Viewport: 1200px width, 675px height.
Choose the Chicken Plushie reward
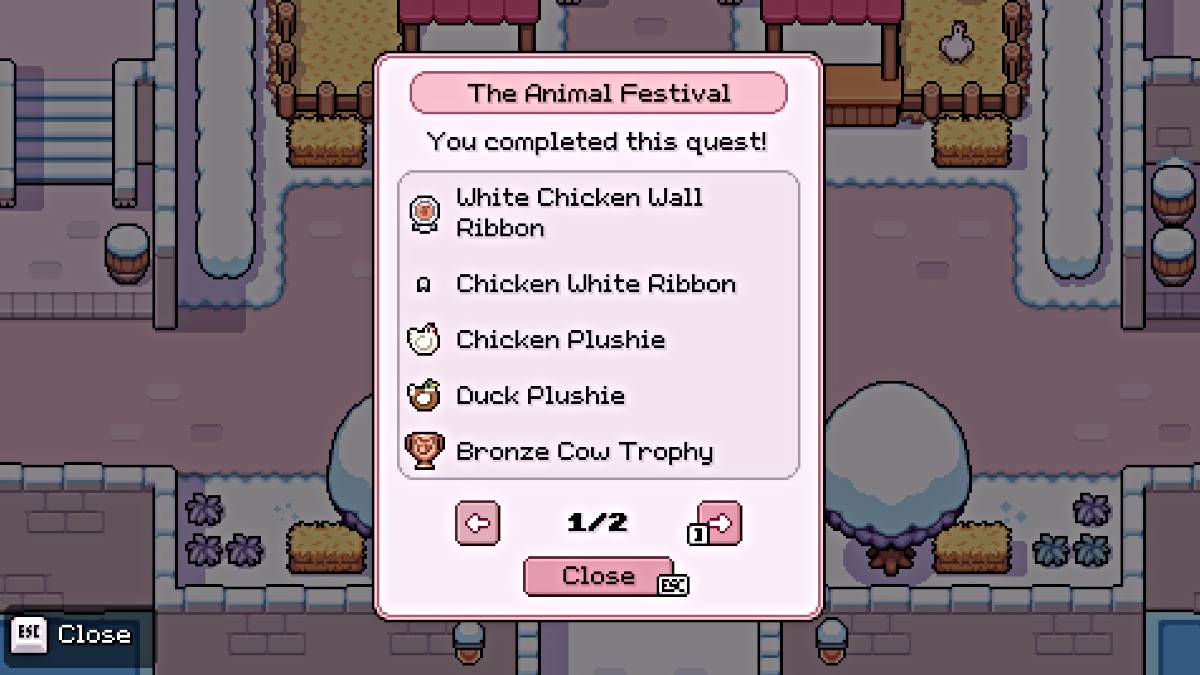560,340
